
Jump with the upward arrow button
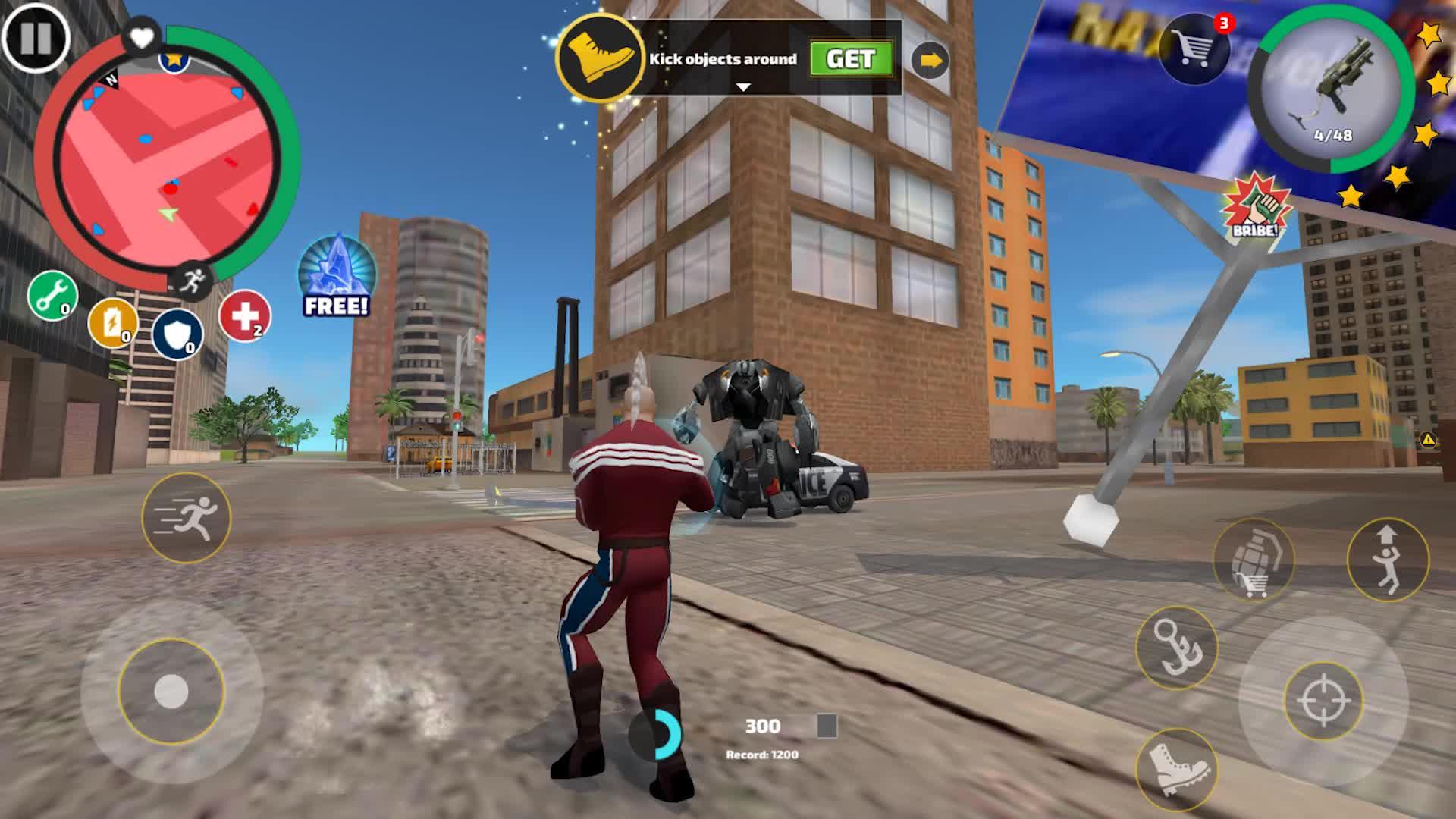coord(1388,560)
